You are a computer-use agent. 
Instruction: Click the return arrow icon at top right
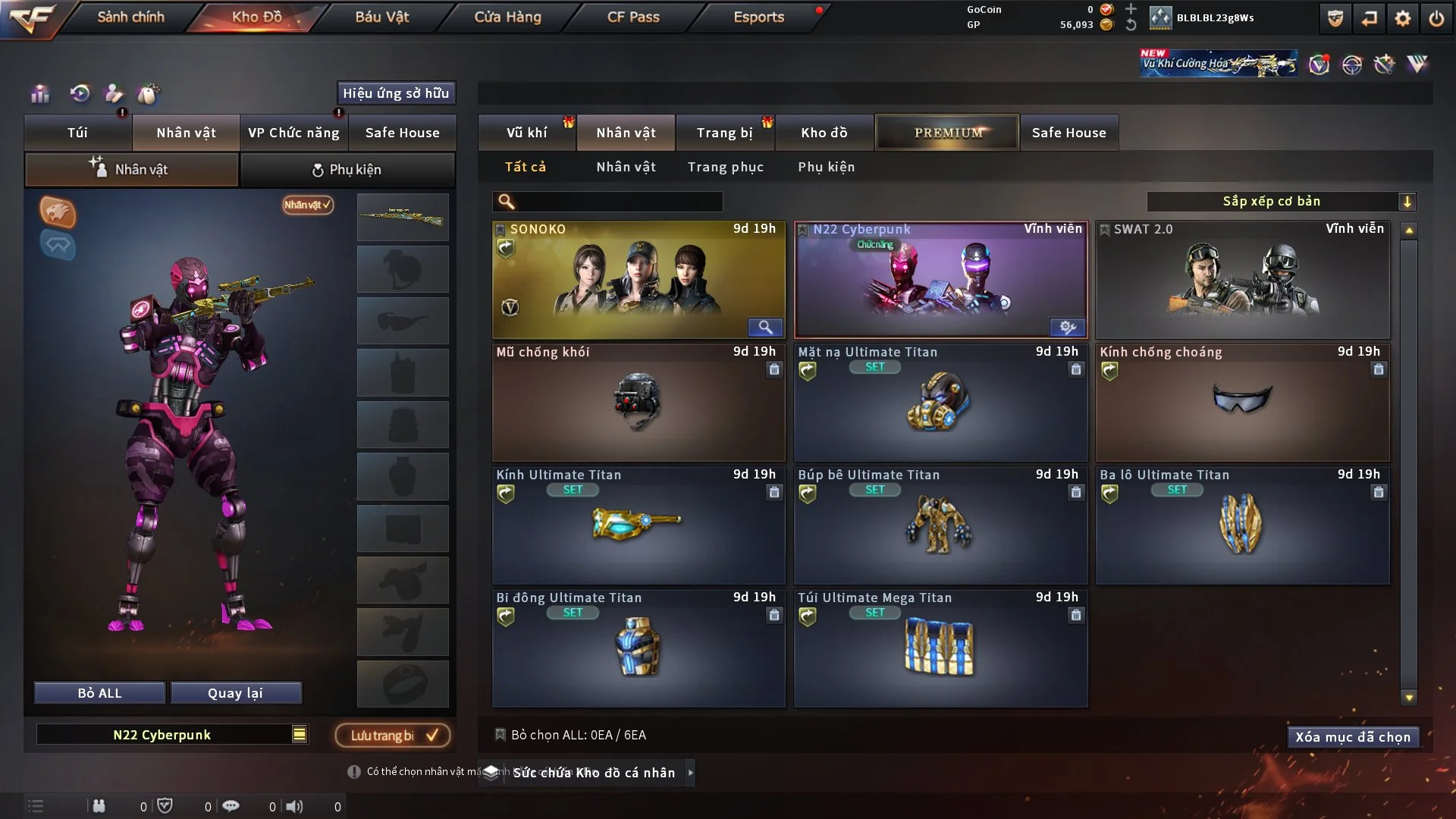click(x=1368, y=17)
